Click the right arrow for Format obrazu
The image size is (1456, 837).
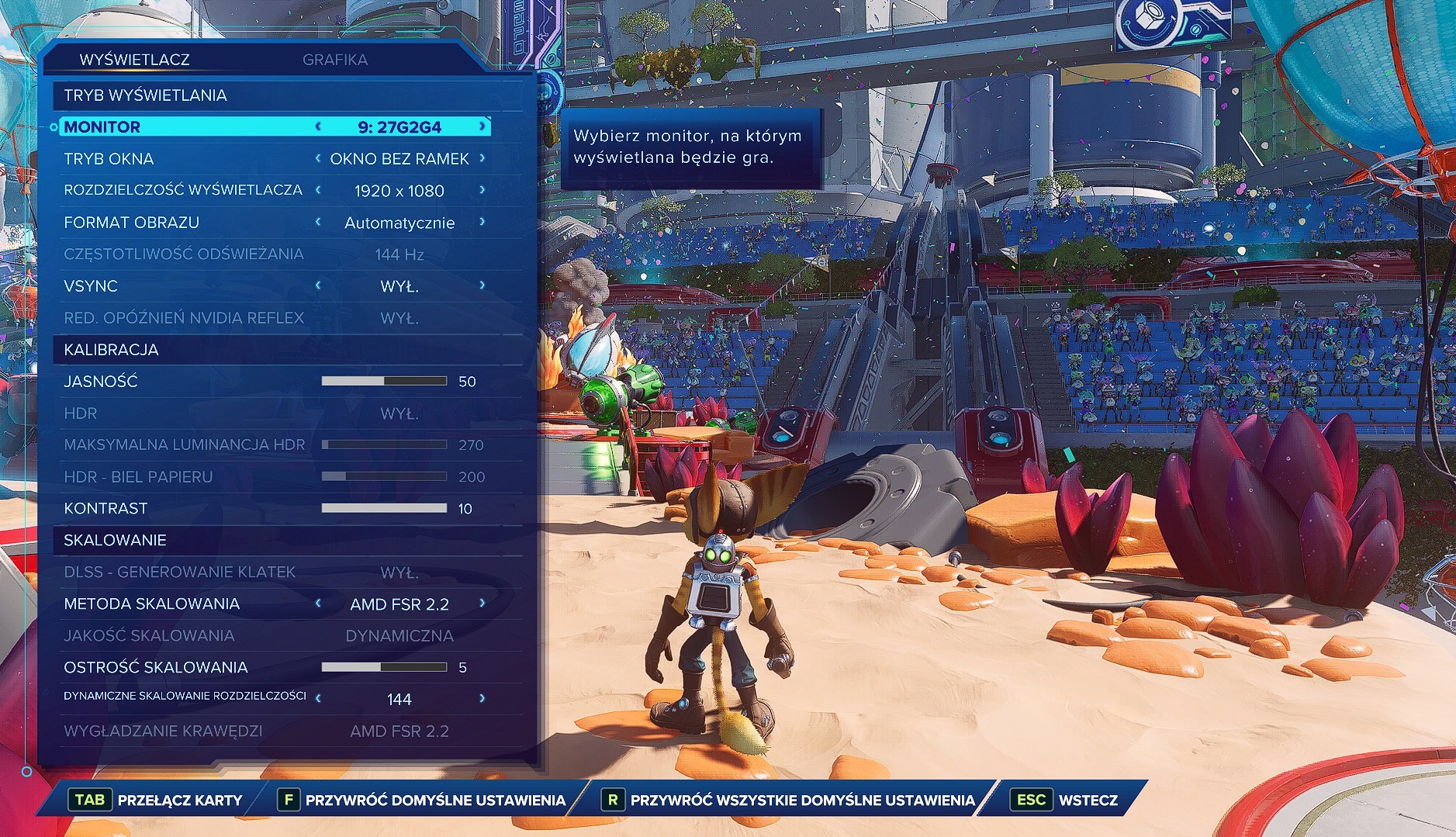point(482,222)
